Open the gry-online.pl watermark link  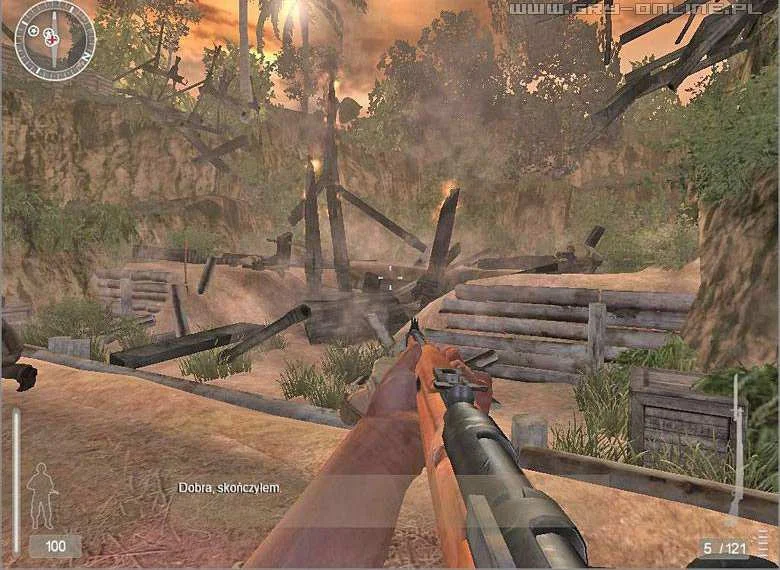click(640, 10)
